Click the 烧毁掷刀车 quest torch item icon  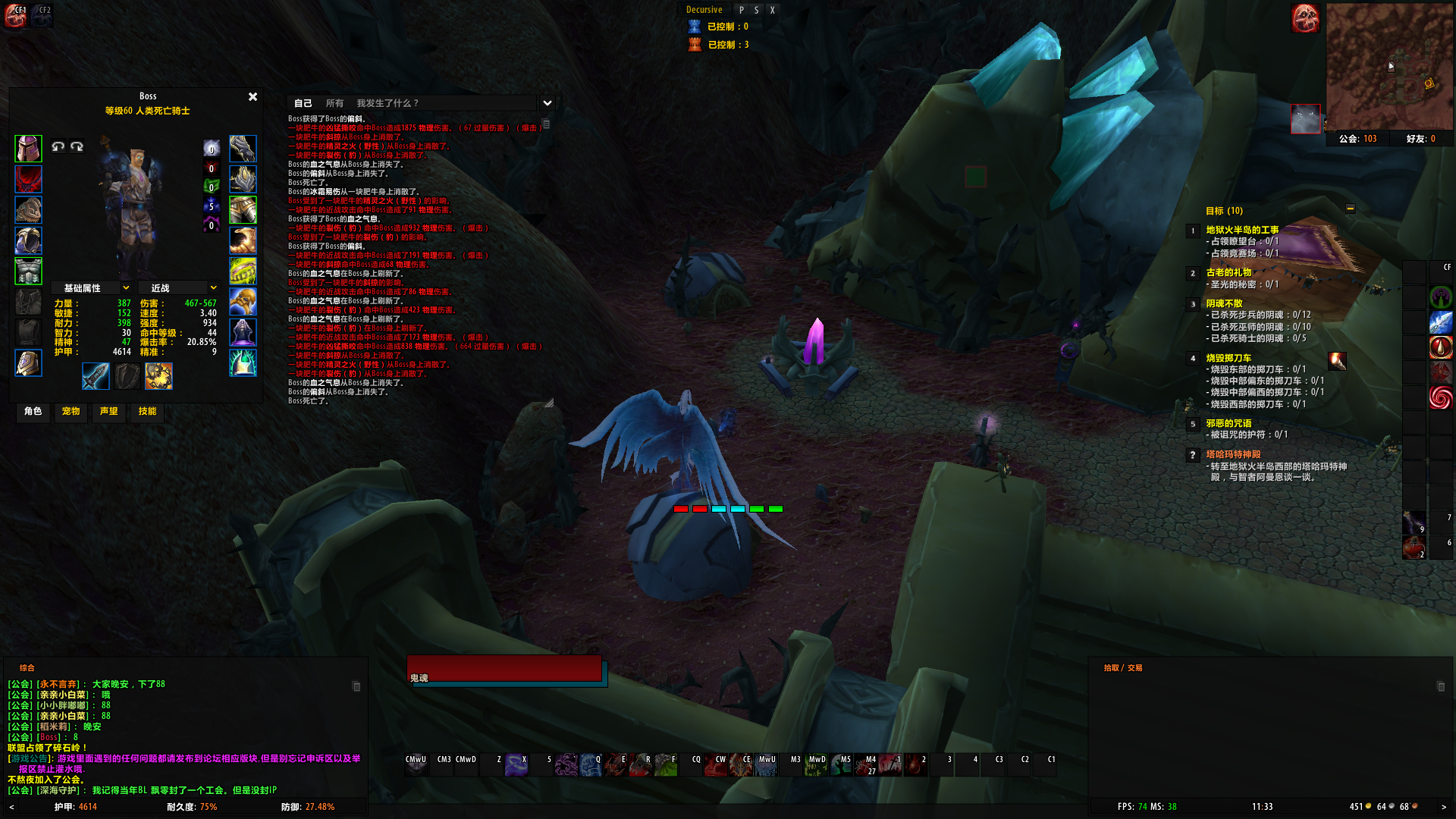pos(1338,362)
